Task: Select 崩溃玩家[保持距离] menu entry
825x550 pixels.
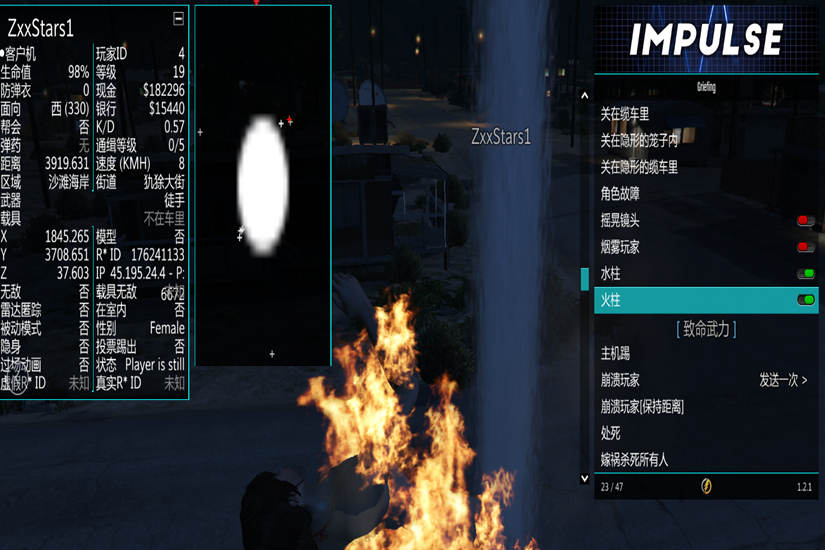Action: (642, 406)
